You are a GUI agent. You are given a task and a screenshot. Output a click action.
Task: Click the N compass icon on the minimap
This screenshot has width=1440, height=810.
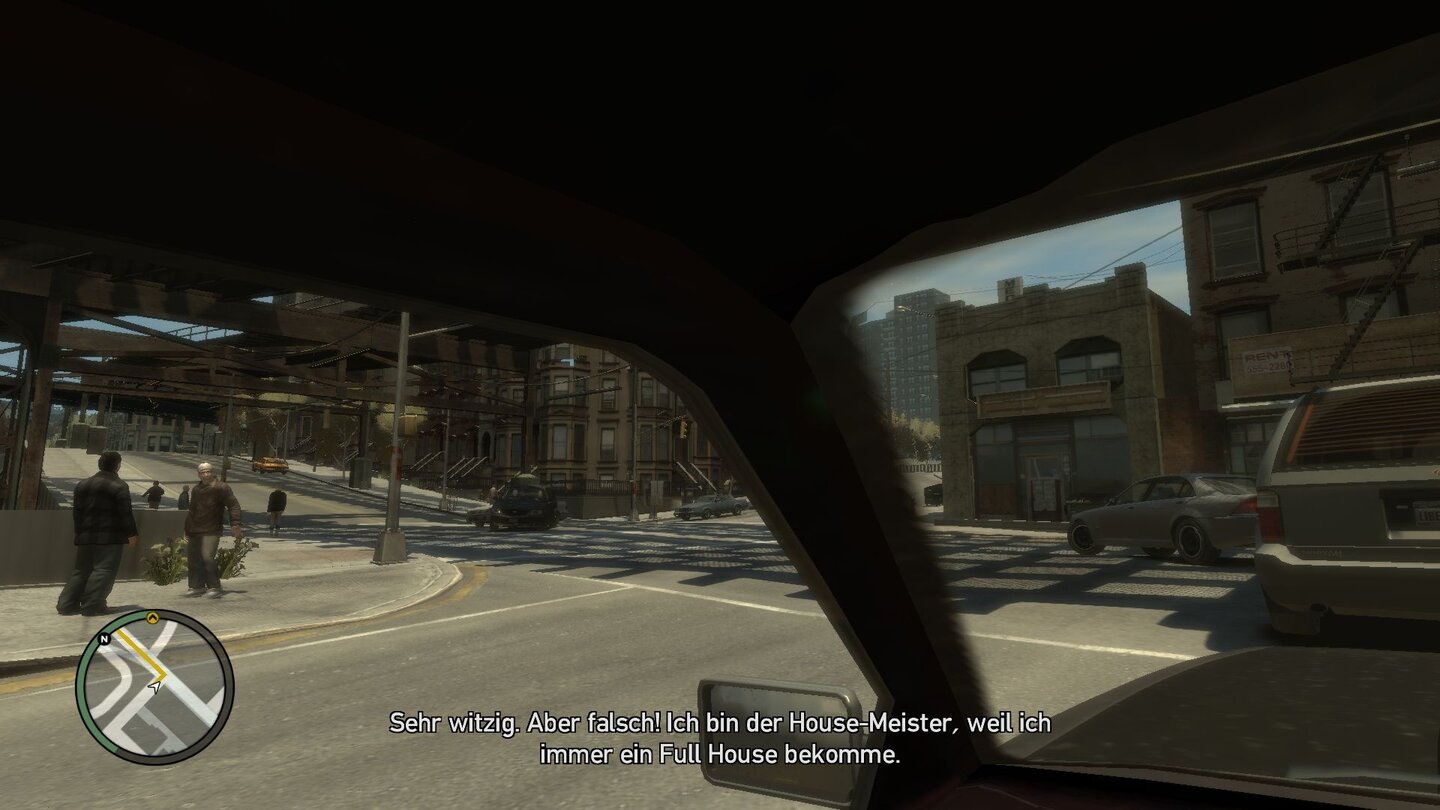[103, 639]
